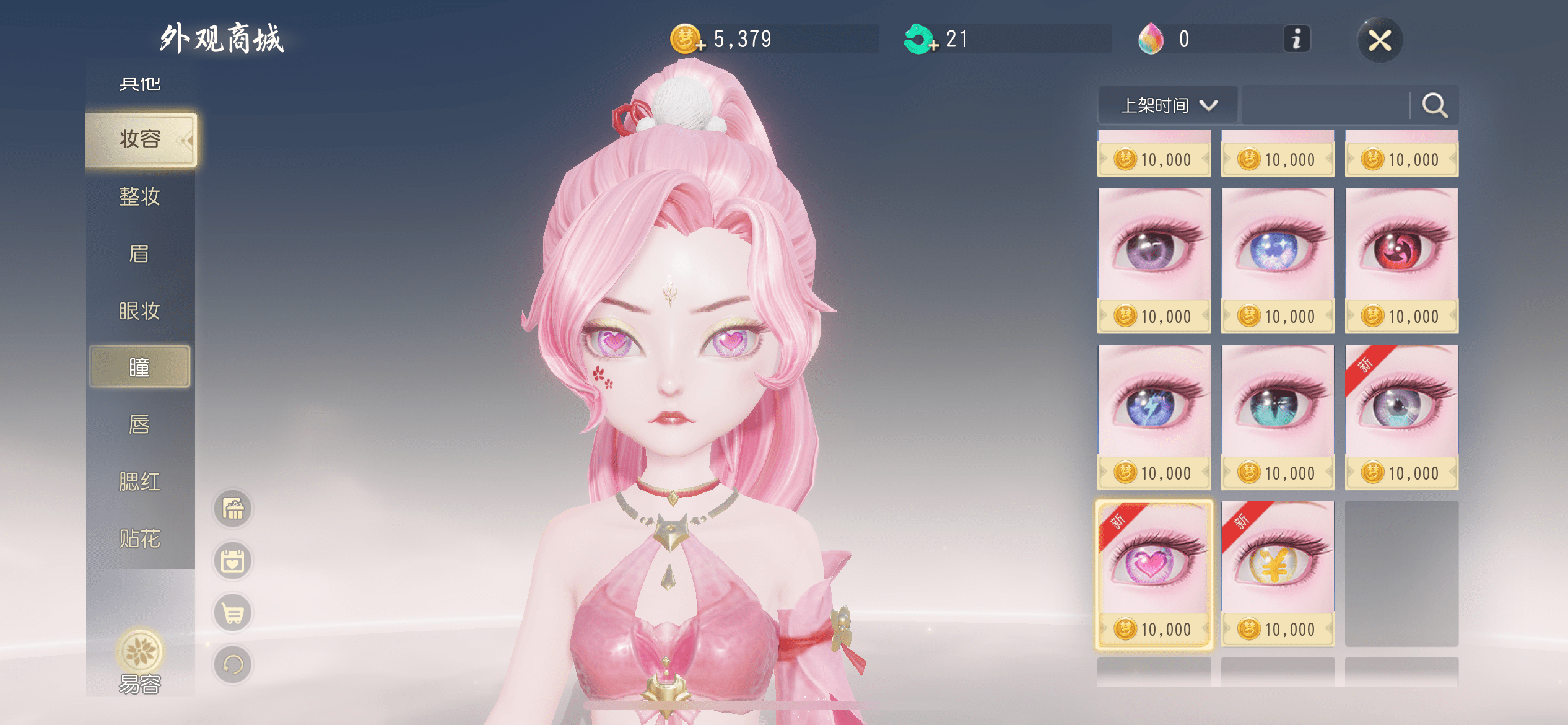This screenshot has height=725, width=1568.
Task: Open the 上架时间 sort dropdown
Action: pos(1168,105)
